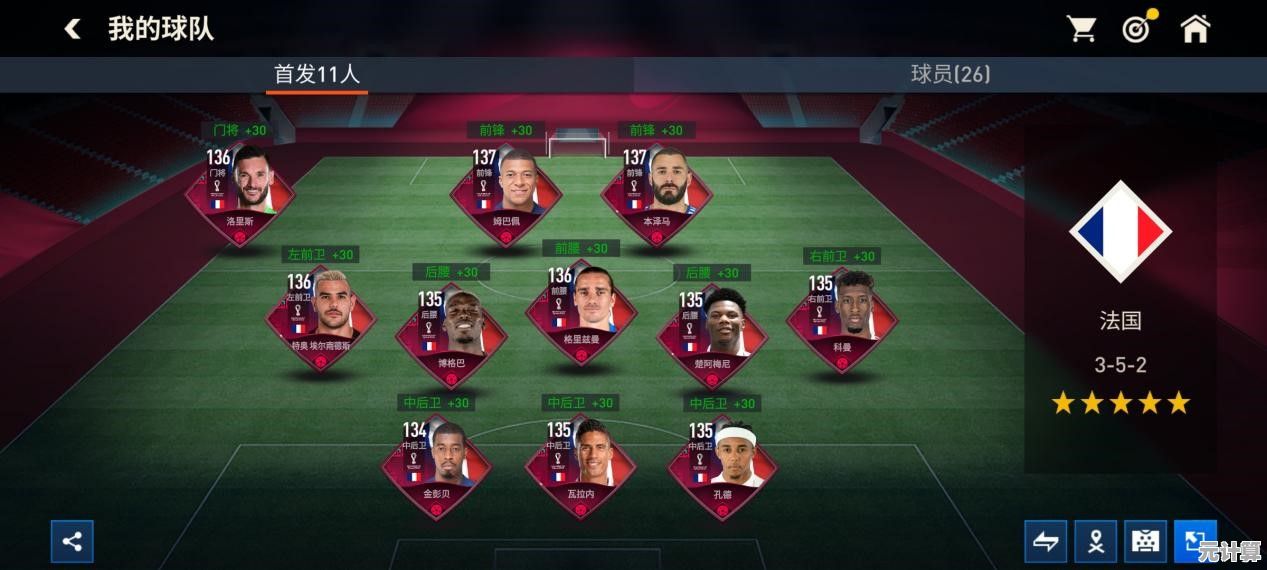Return to the home screen
Image resolution: width=1267 pixels, height=570 pixels.
(1195, 29)
